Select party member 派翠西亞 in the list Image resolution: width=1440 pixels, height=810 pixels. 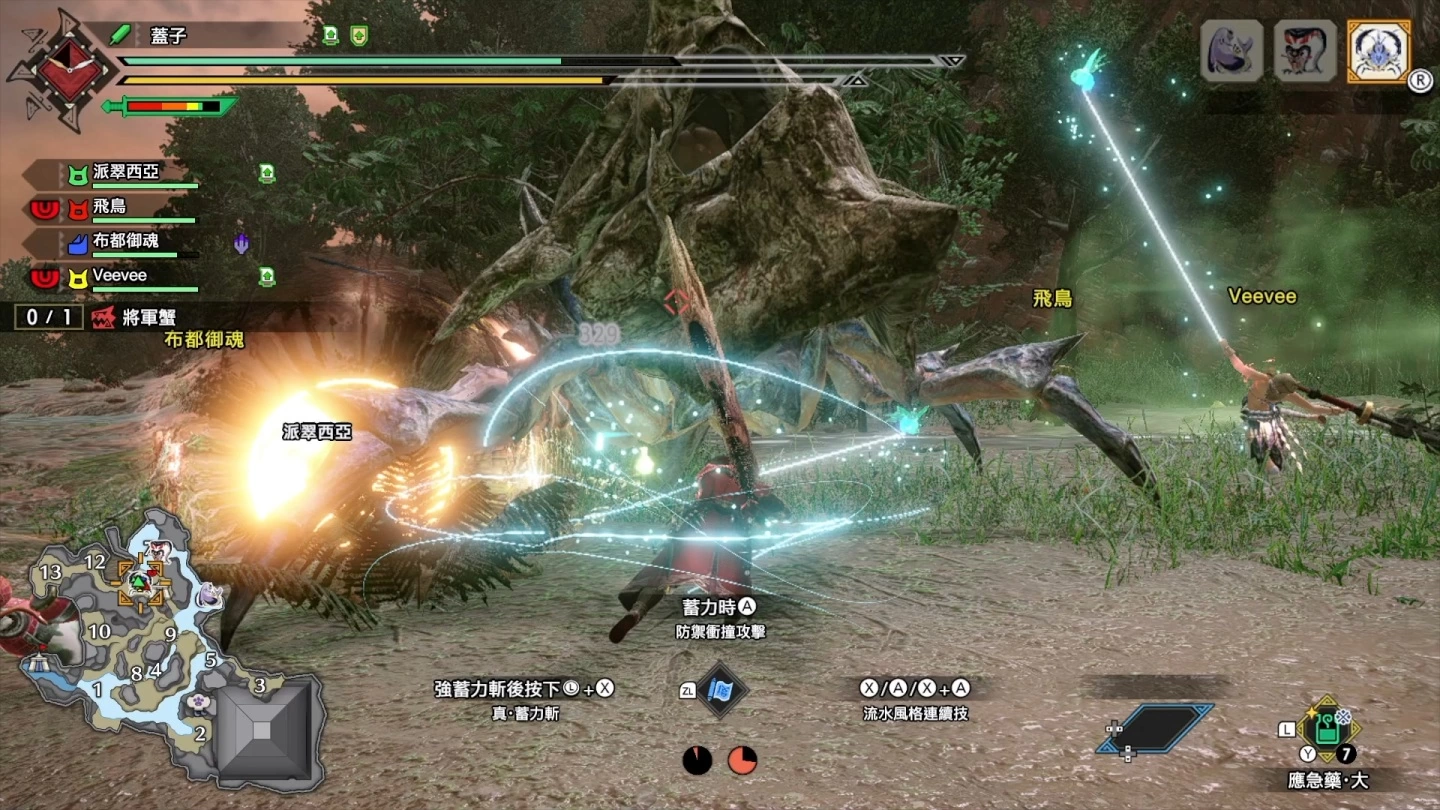tap(126, 173)
